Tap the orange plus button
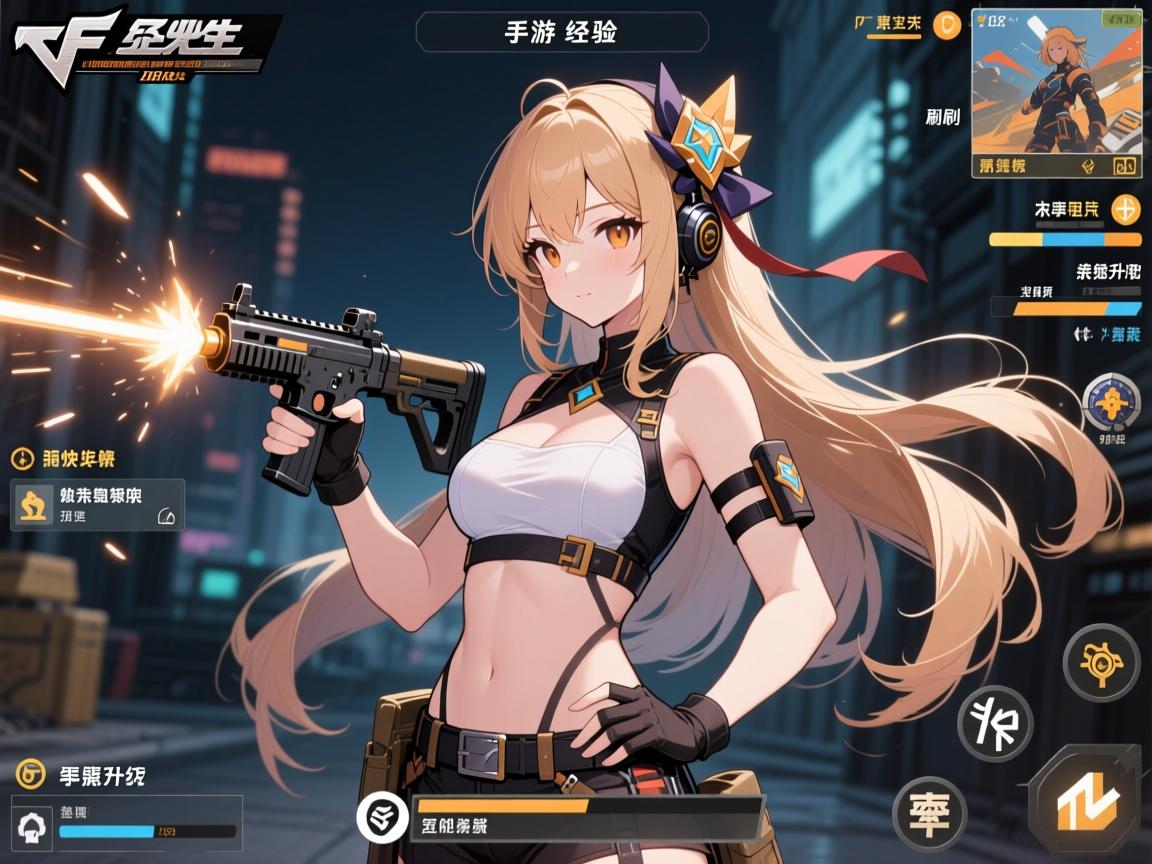Viewport: 1152px width, 864px height. pyautogui.click(x=1126, y=210)
